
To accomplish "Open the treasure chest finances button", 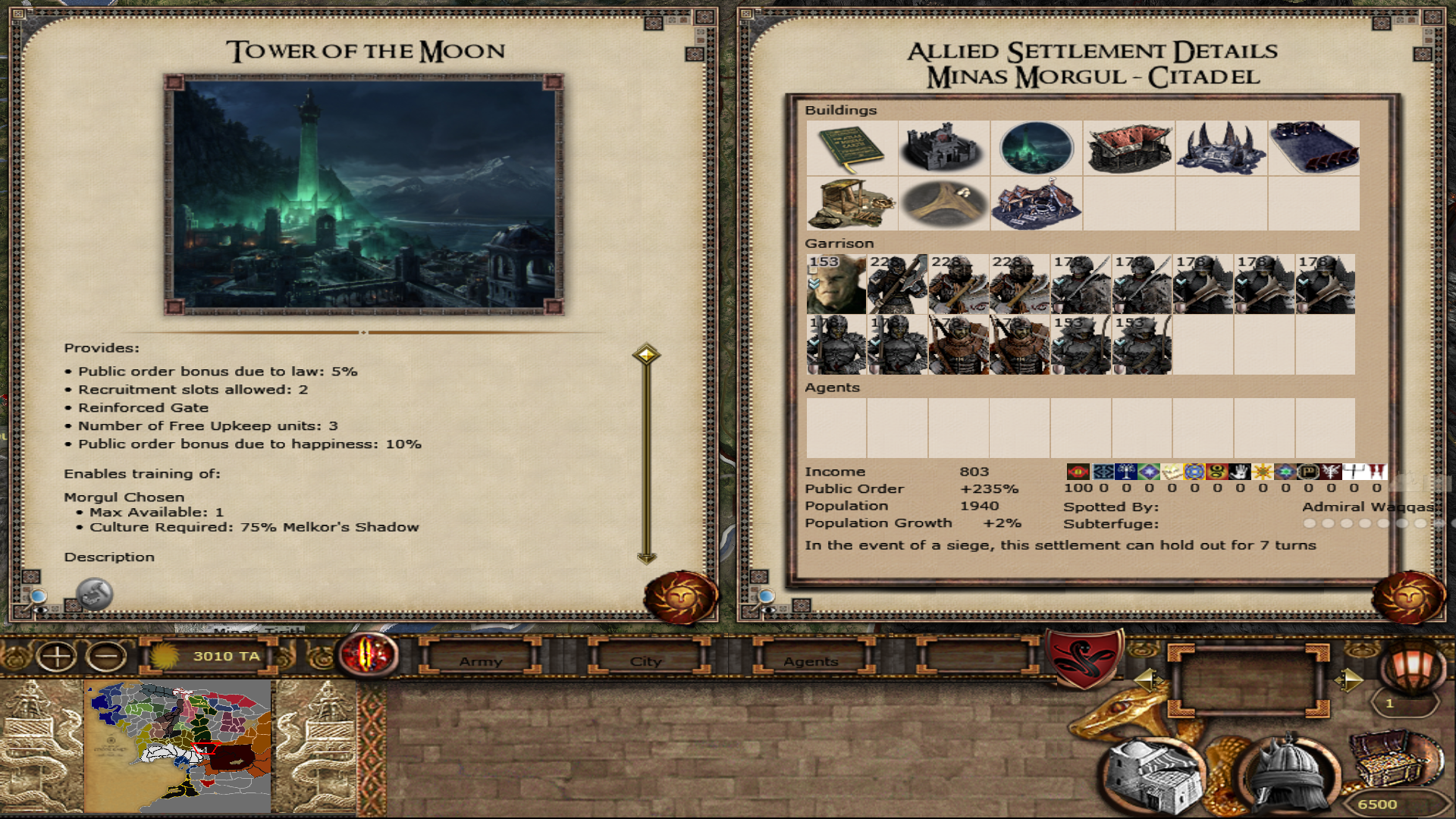I will (x=1392, y=758).
